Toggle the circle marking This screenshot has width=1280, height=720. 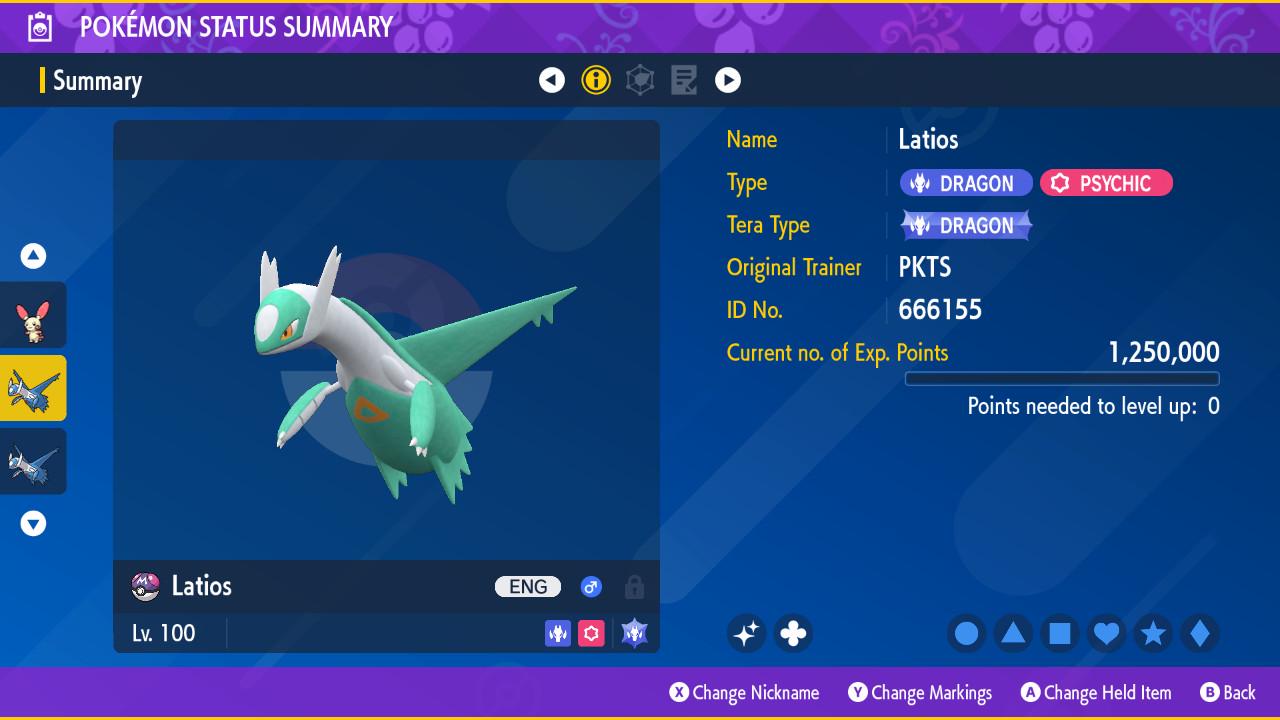pyautogui.click(x=966, y=633)
